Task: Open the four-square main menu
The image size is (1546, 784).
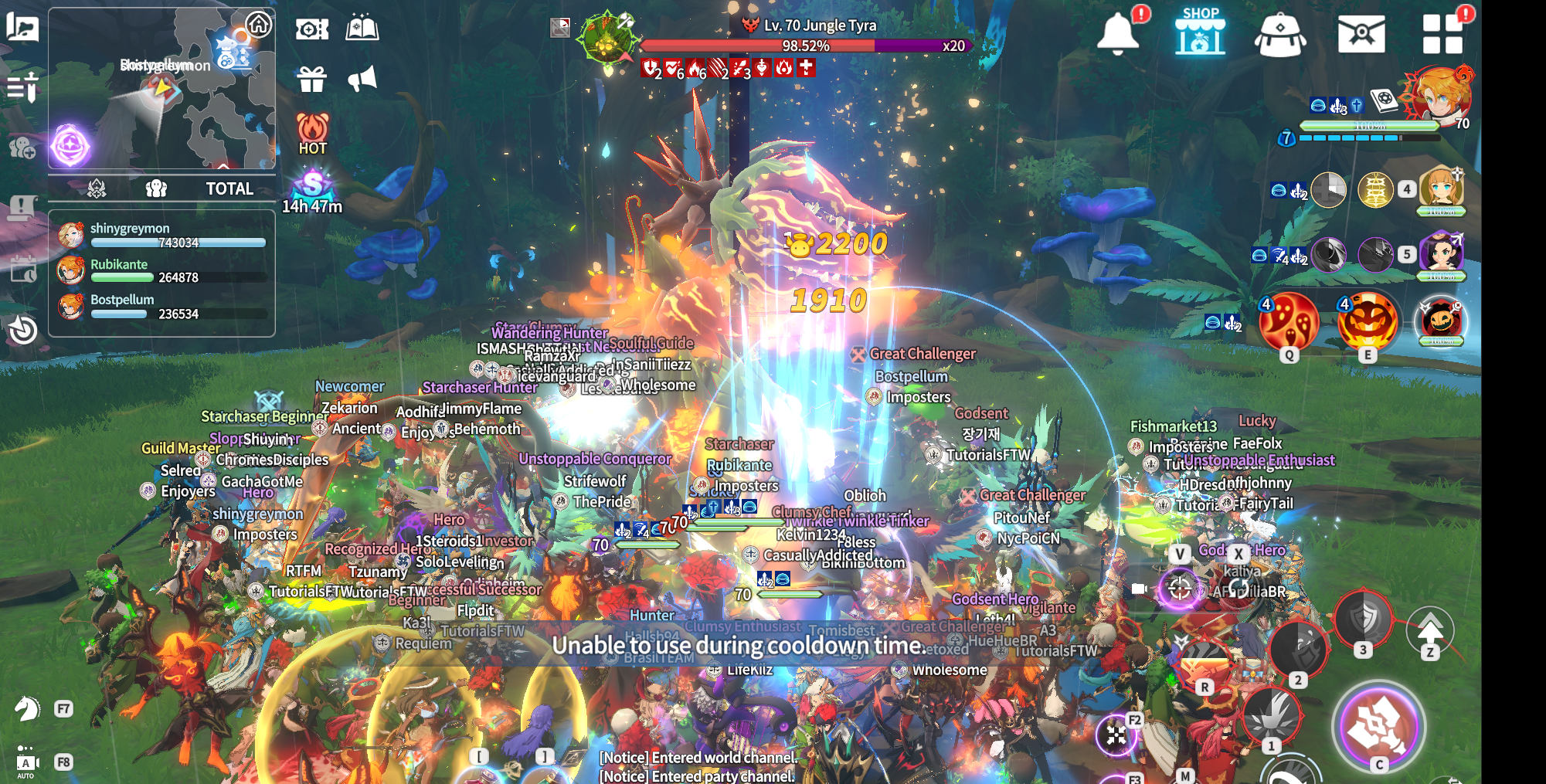Action: pos(1442,33)
